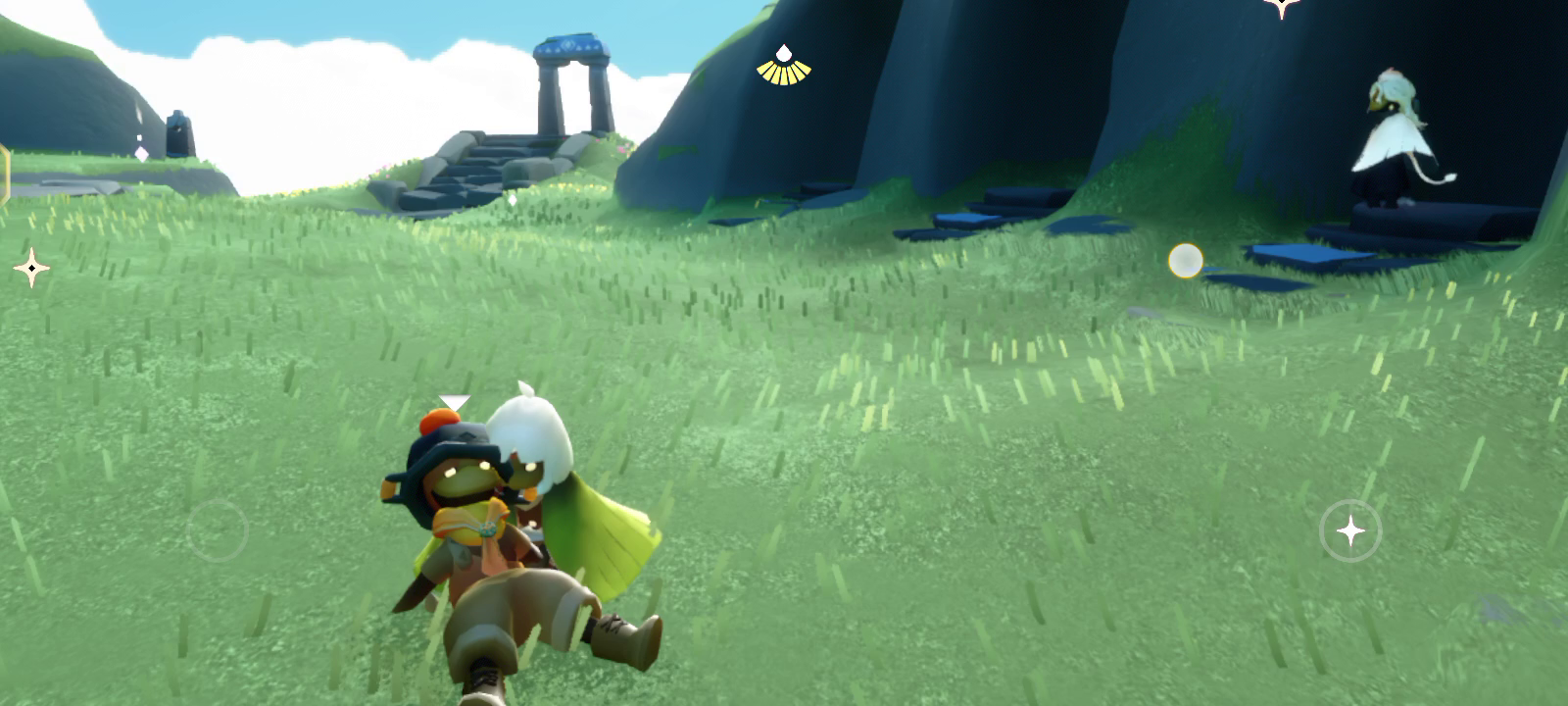Tap the white triangle marker above the player
The height and width of the screenshot is (706, 1568).
(454, 402)
